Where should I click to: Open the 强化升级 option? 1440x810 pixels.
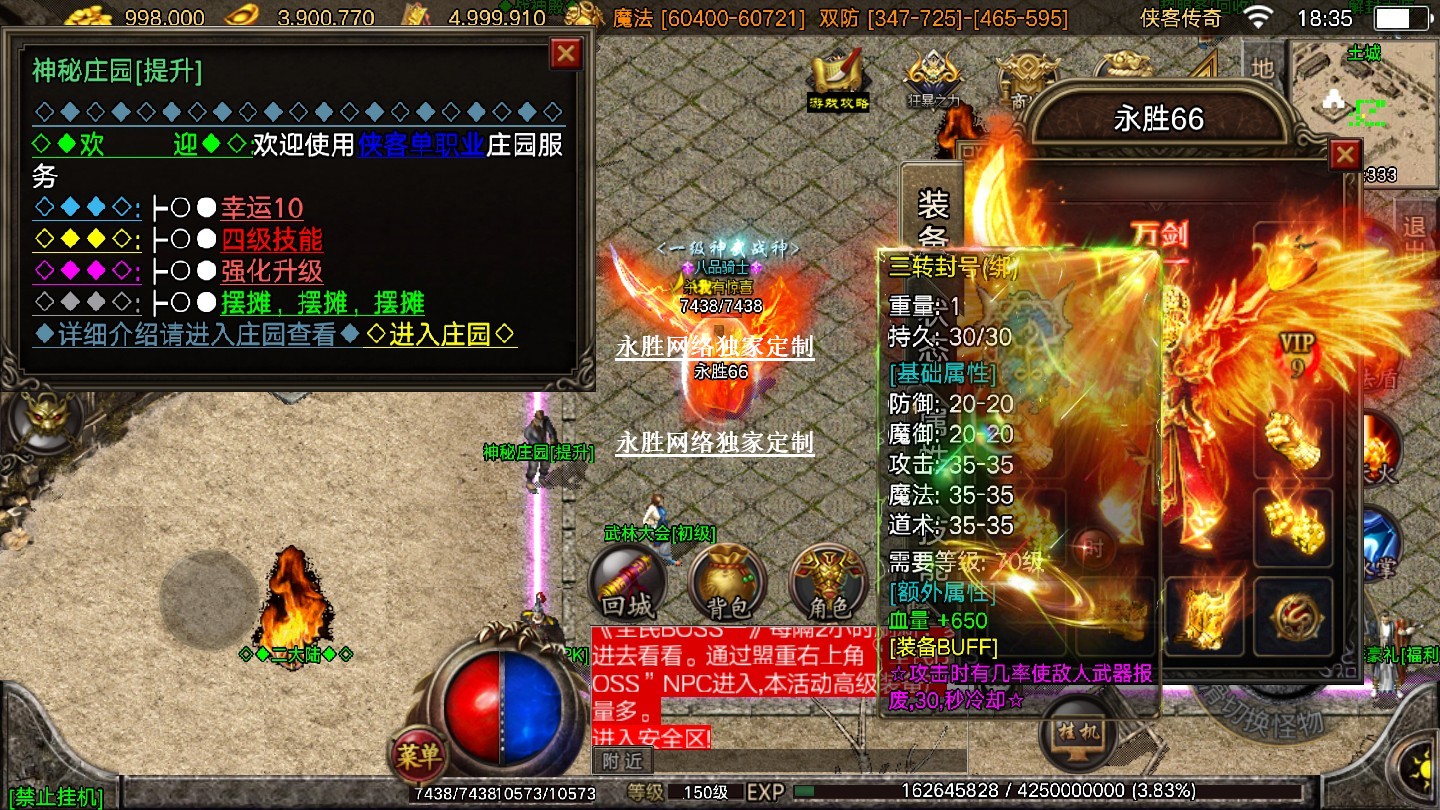coord(272,271)
